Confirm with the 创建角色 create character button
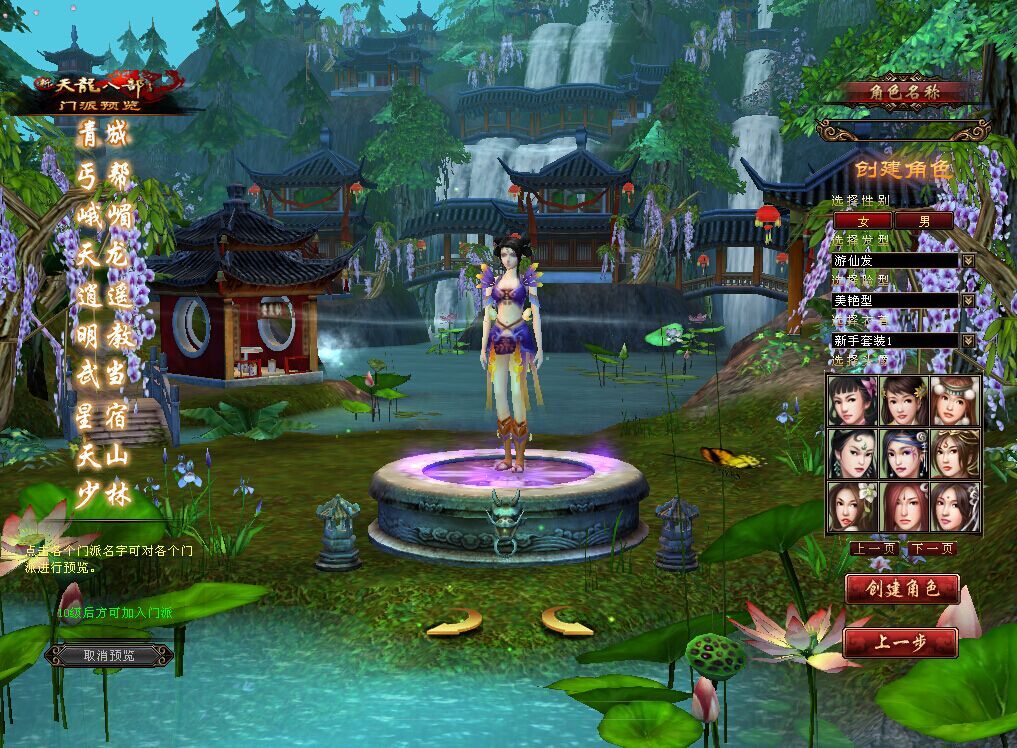Image resolution: width=1017 pixels, height=748 pixels. click(902, 589)
